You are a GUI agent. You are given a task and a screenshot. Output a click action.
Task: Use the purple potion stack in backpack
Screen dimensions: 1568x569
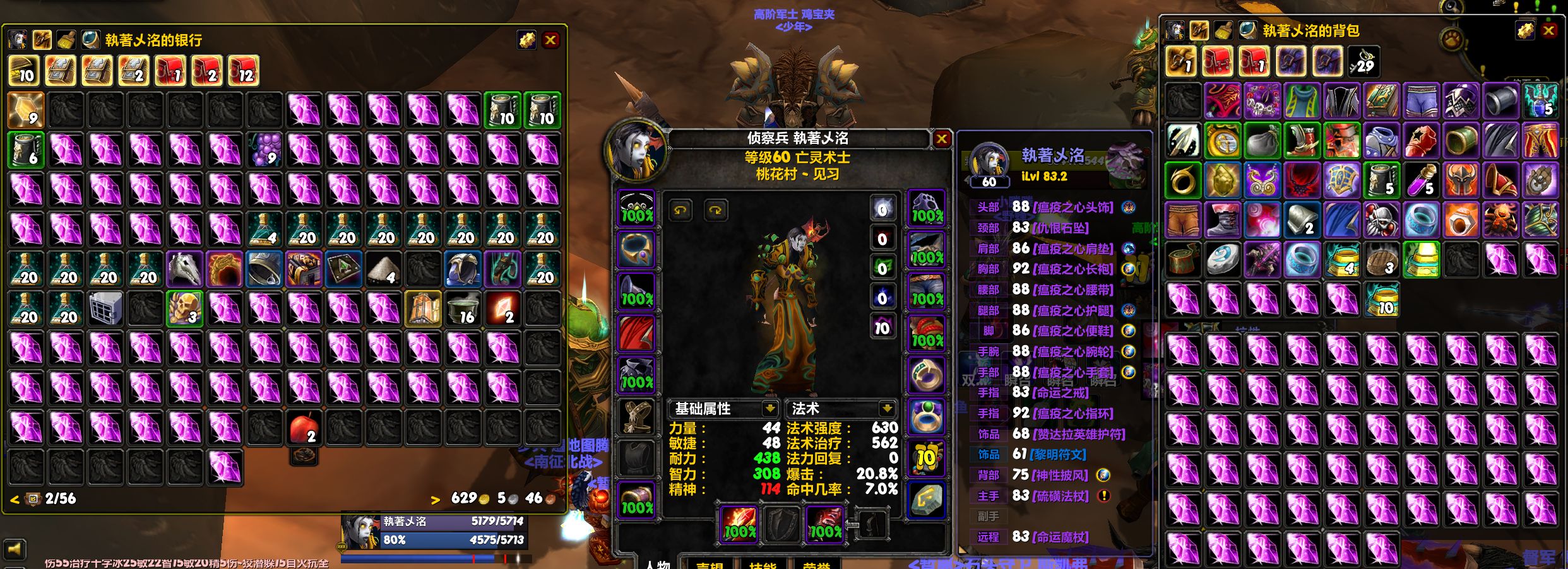pos(1421,180)
